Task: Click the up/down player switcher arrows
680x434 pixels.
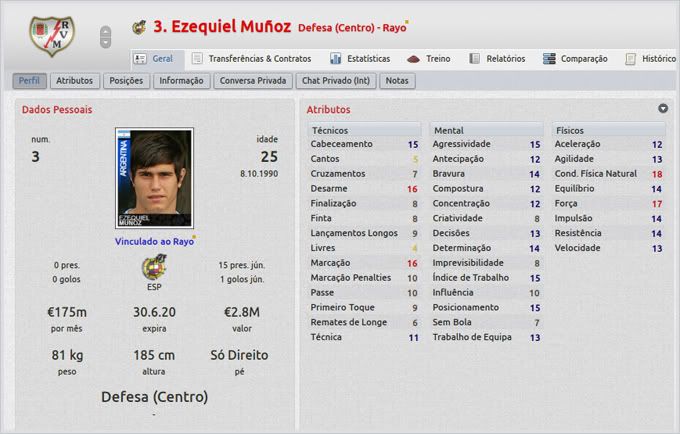Action: point(106,37)
